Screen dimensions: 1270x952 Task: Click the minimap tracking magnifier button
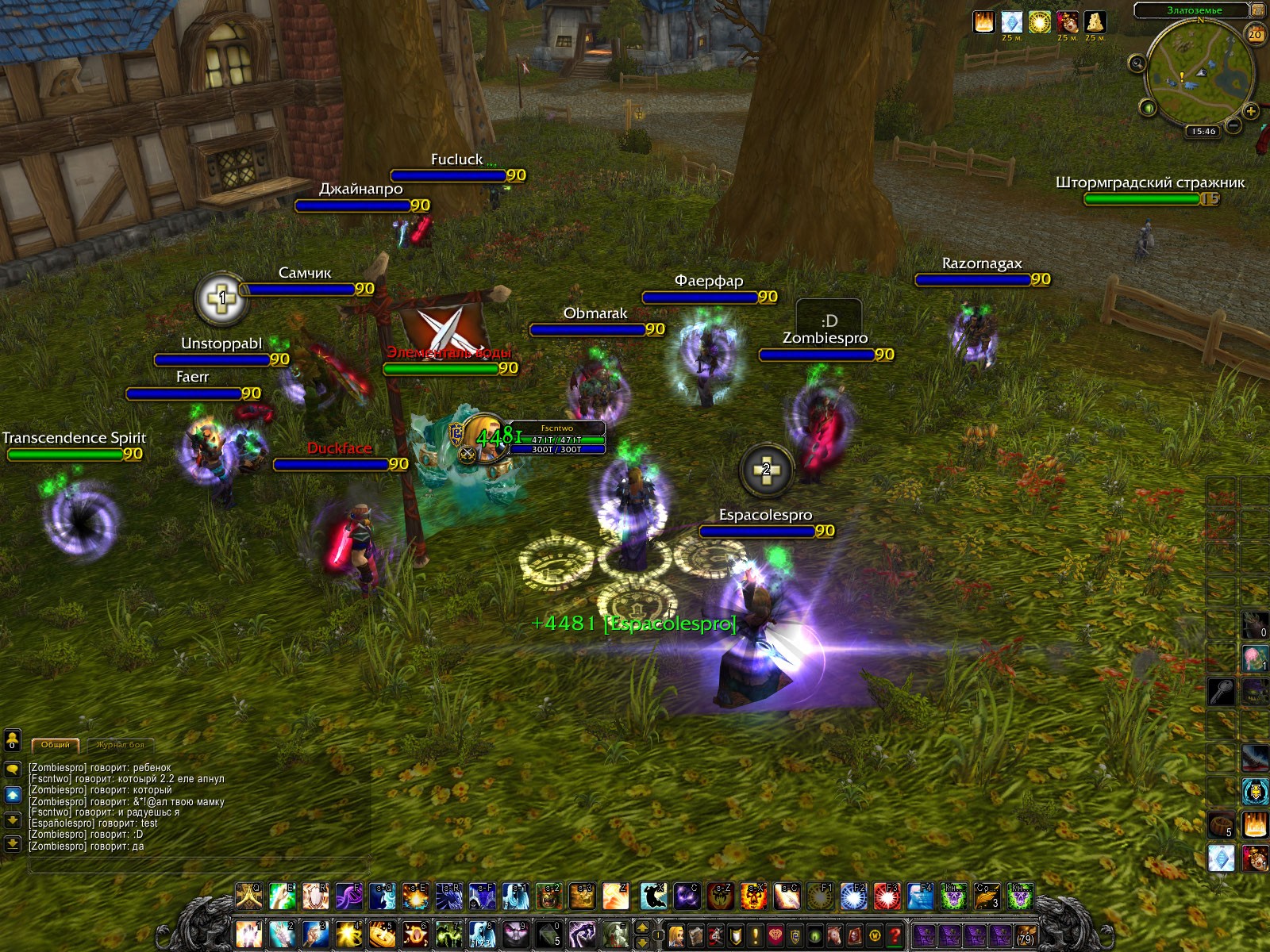[1137, 63]
